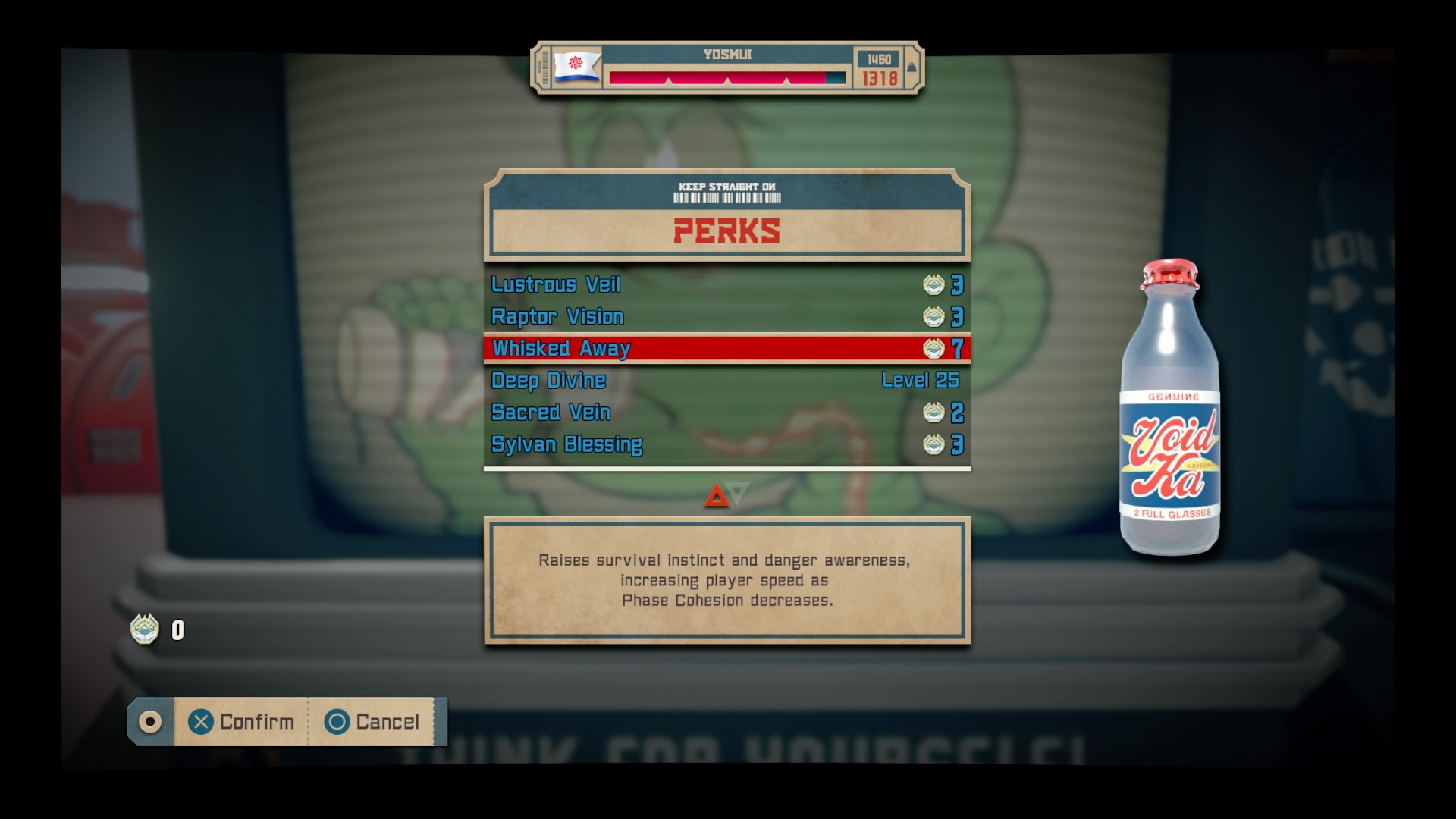Select the red flag icon on Yosmui's banner
Viewport: 1456px width, 819px height.
(576, 69)
